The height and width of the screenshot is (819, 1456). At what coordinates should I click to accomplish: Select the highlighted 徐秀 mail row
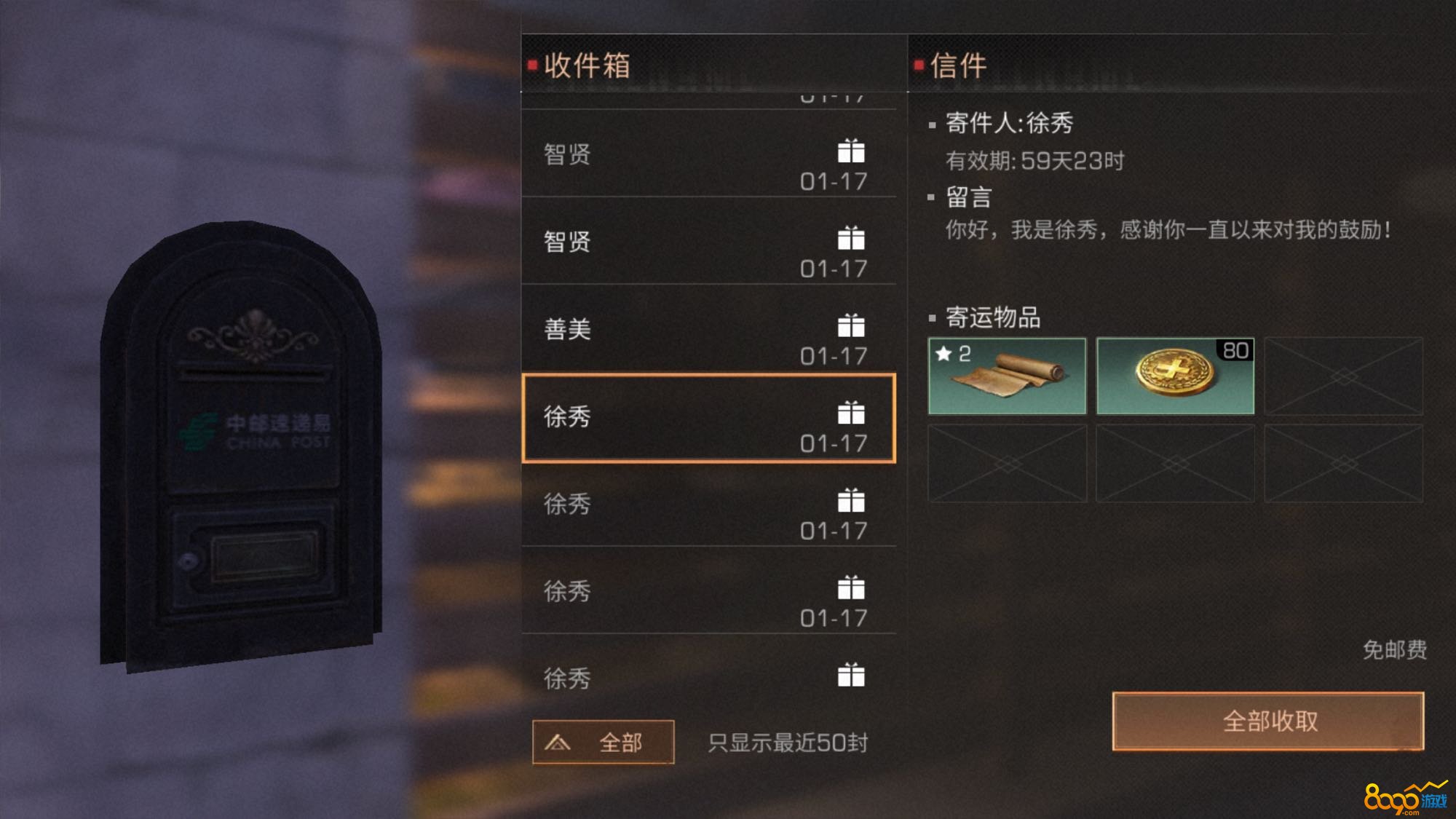pos(708,419)
